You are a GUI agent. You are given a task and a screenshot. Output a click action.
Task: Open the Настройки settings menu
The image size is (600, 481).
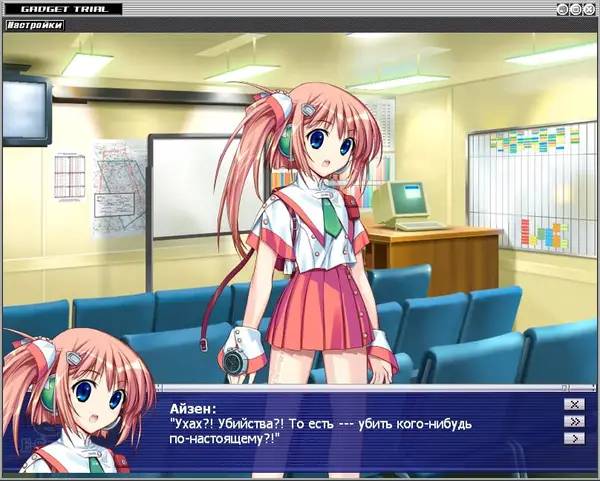click(34, 25)
